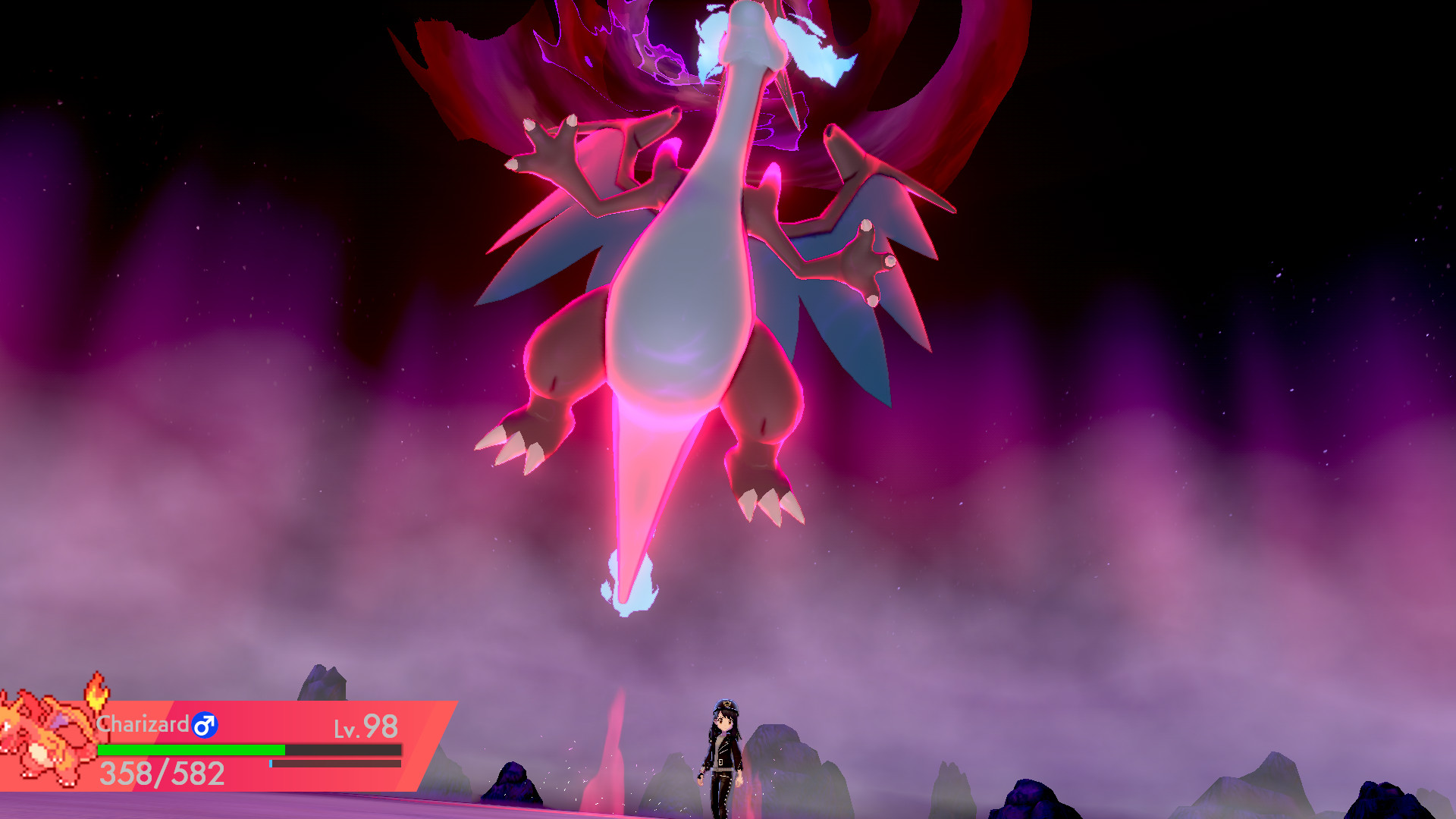
Task: Select the trainer character standing on the field
Action: pos(724,751)
